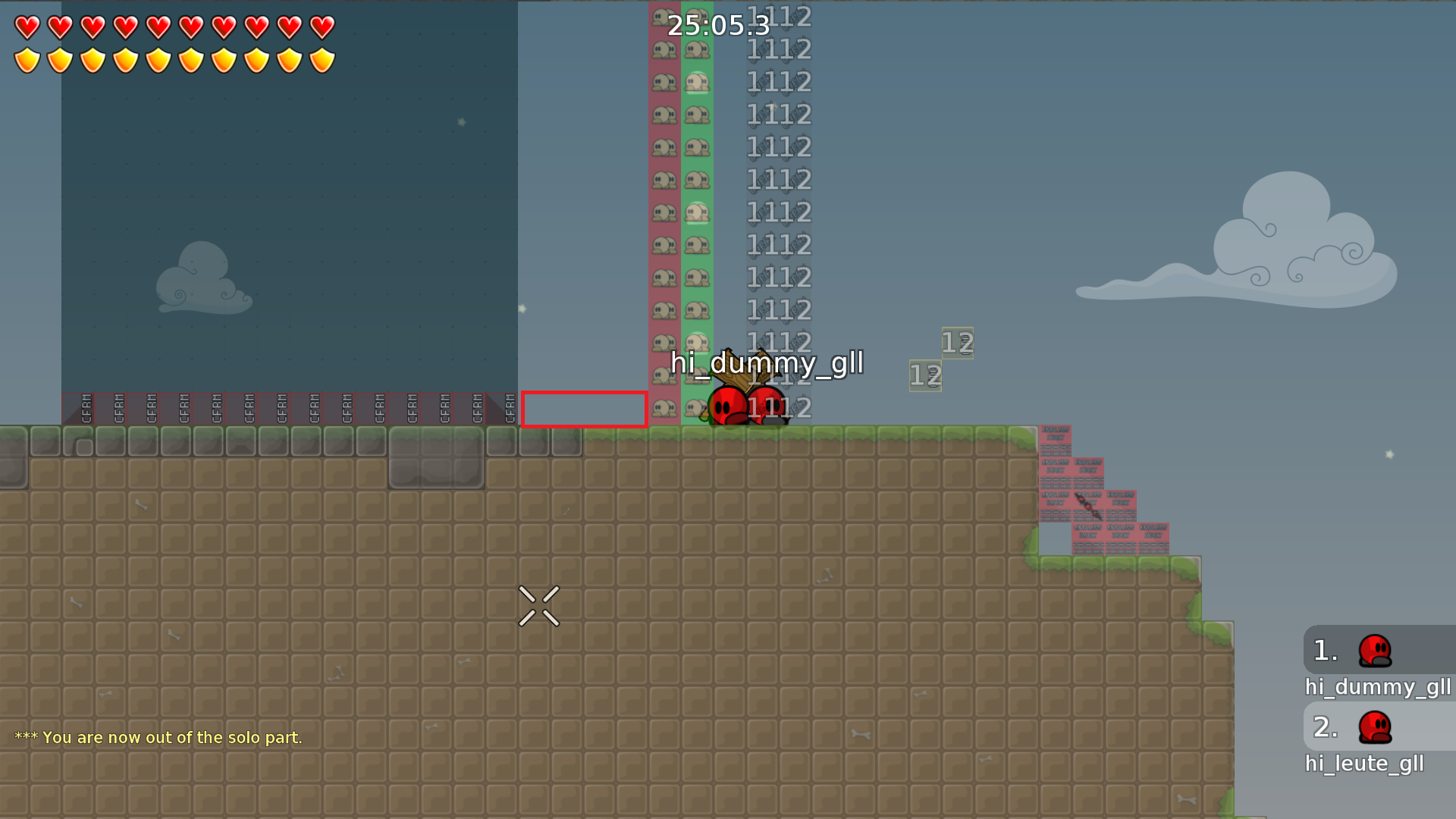Click the yellow solo part chat message
This screenshot has height=819, width=1456.
158,736
